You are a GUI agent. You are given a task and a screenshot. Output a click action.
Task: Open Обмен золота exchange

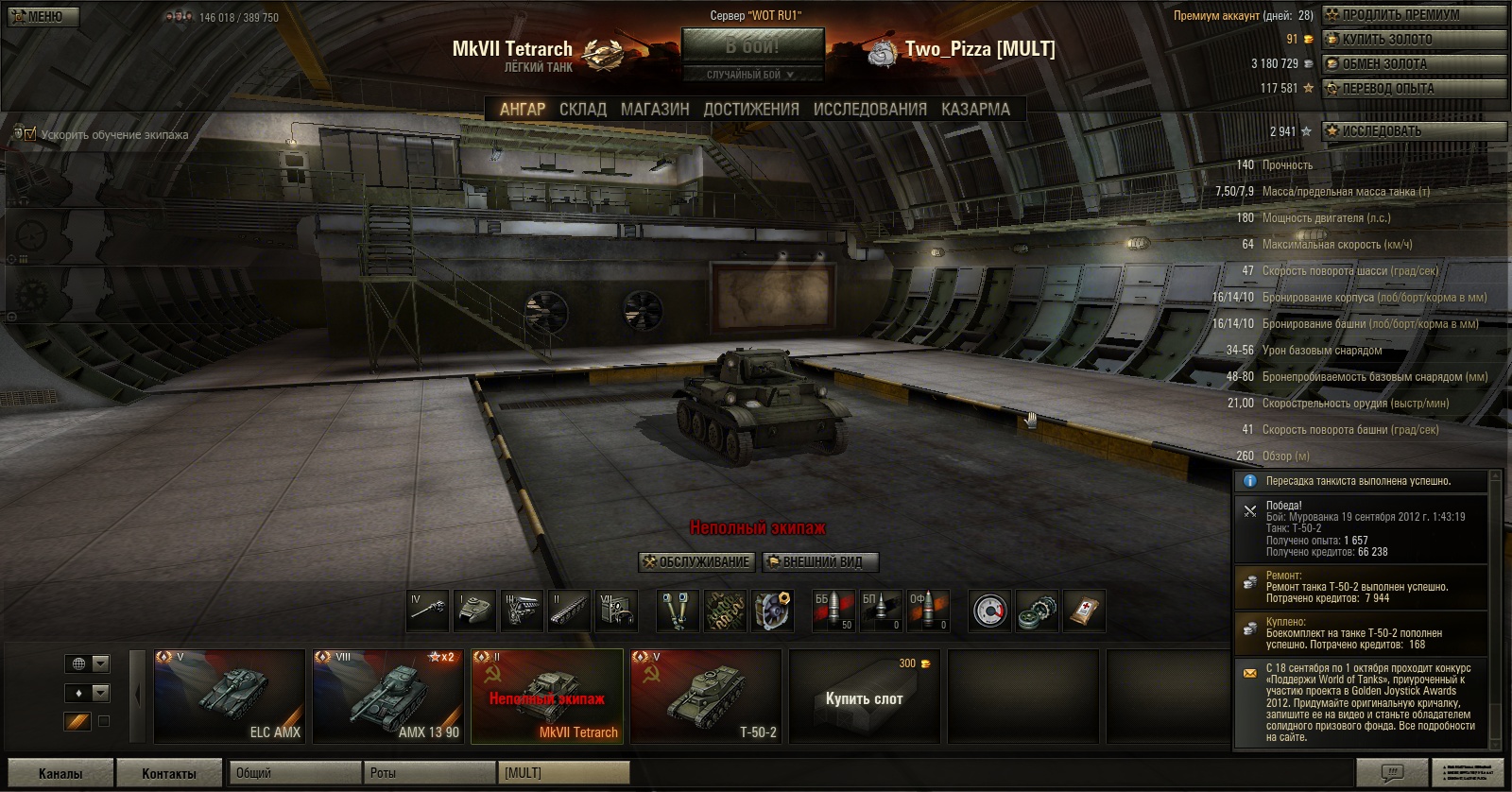click(1414, 64)
